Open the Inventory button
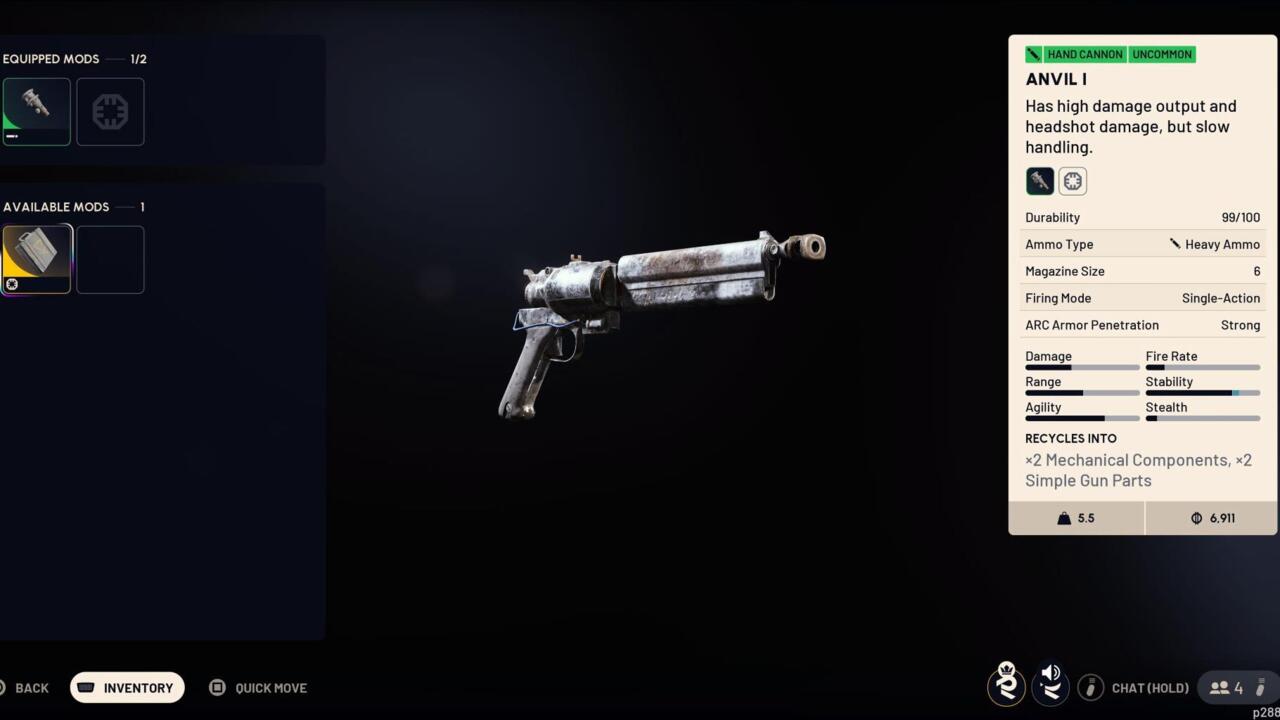This screenshot has width=1280, height=720. 127,688
